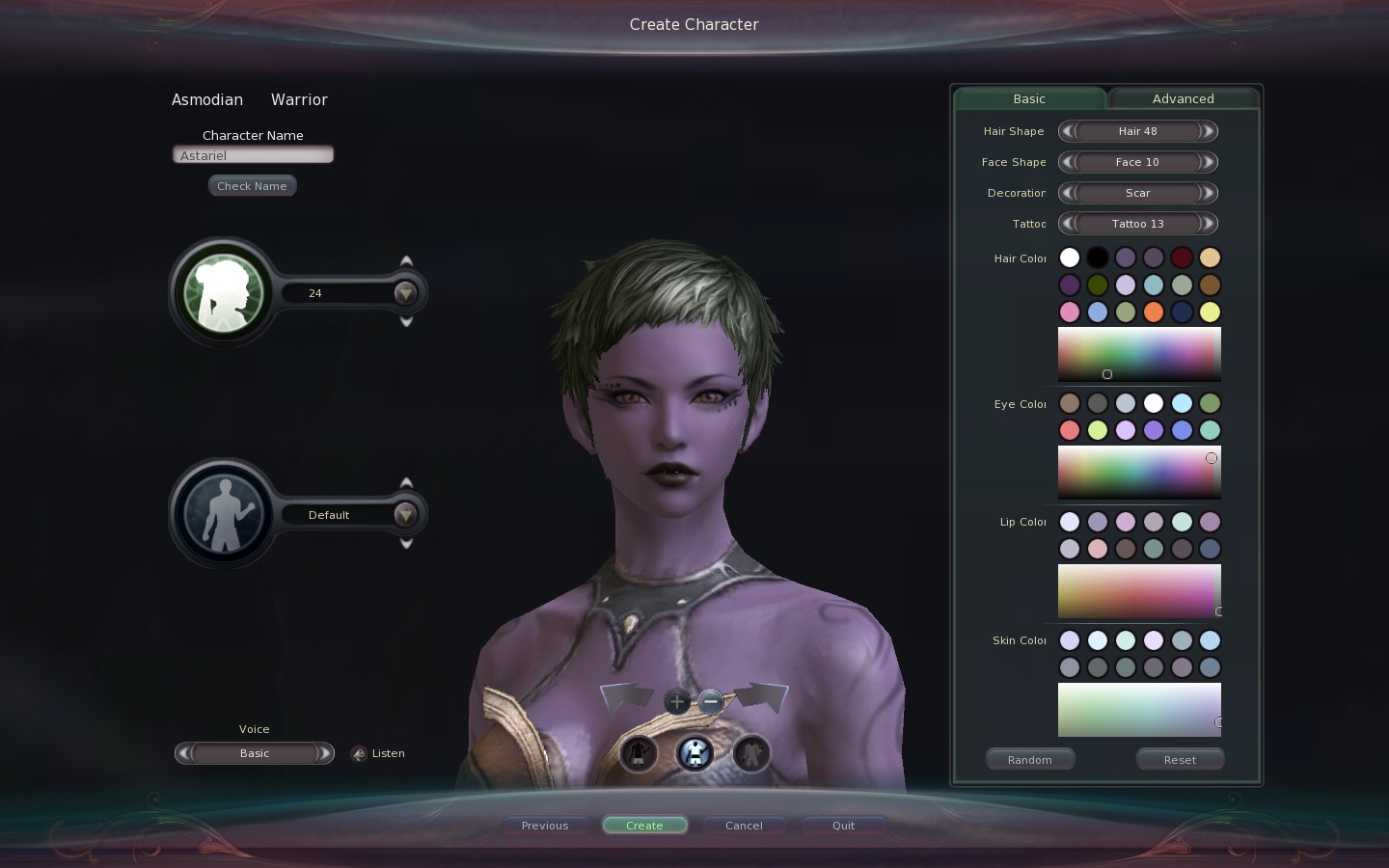Zoom in on the character preview
The width and height of the screenshot is (1389, 868).
pos(677,702)
